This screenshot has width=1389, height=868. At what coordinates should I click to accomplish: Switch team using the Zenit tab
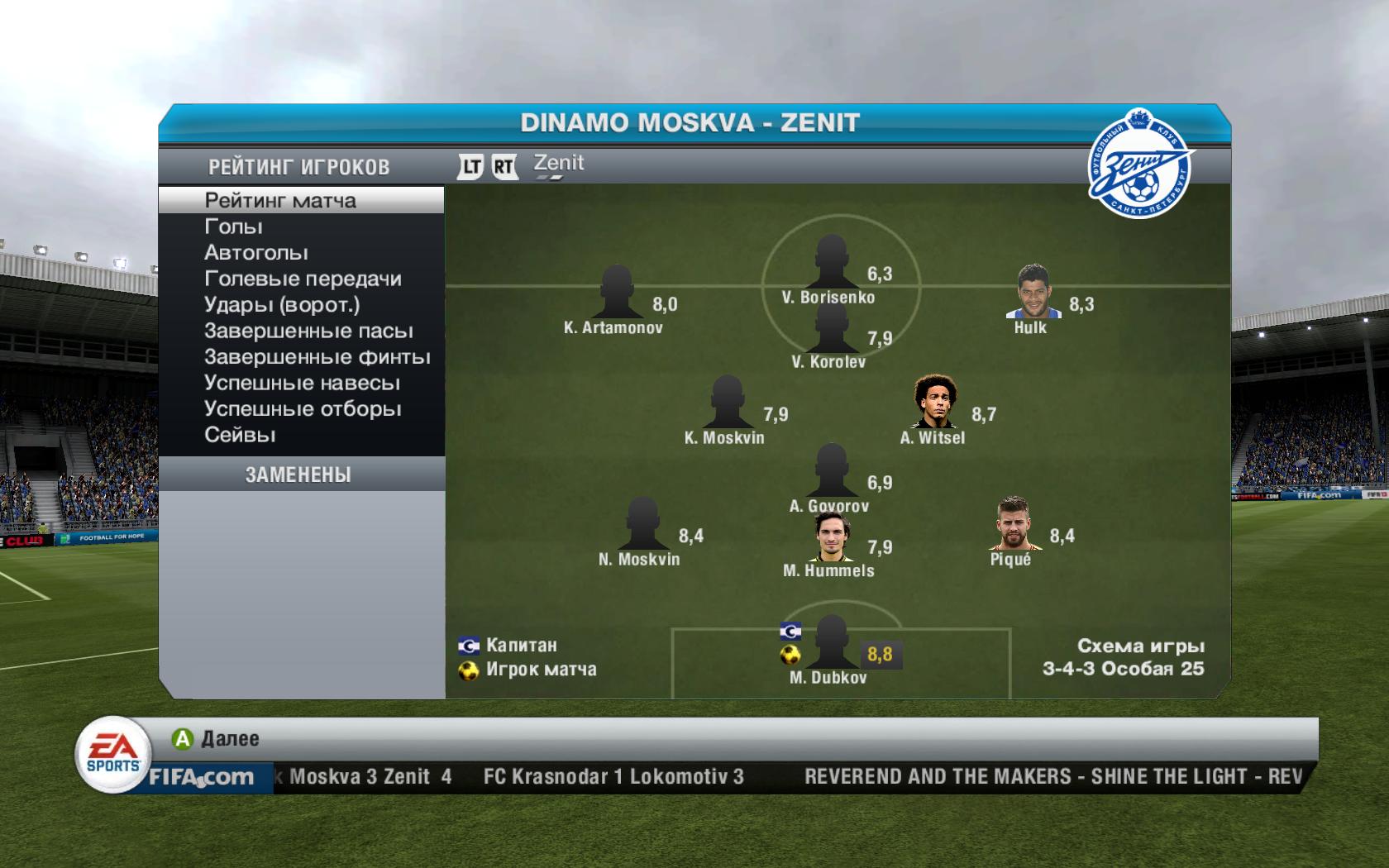click(x=558, y=164)
